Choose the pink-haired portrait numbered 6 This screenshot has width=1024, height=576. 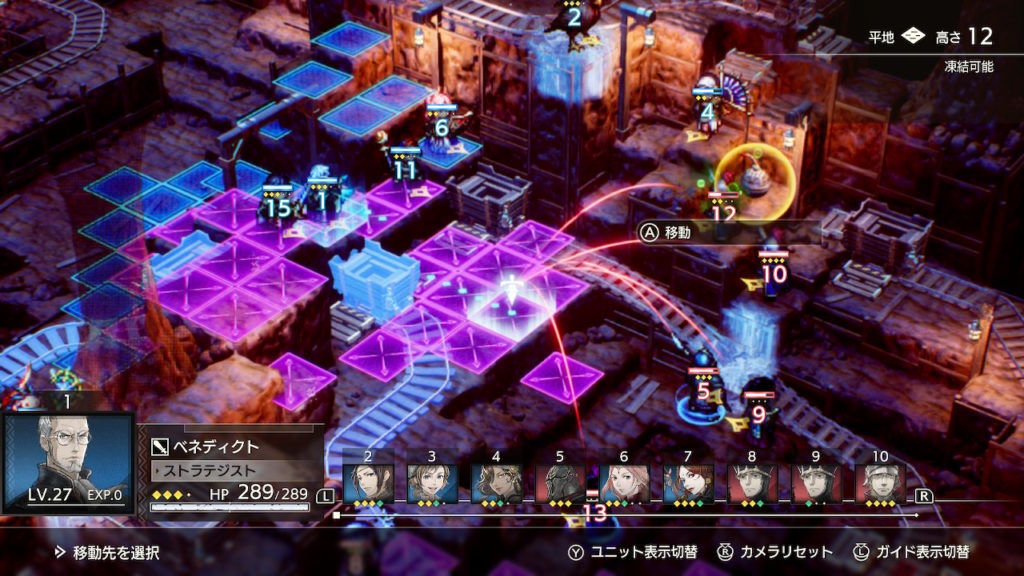[x=624, y=483]
